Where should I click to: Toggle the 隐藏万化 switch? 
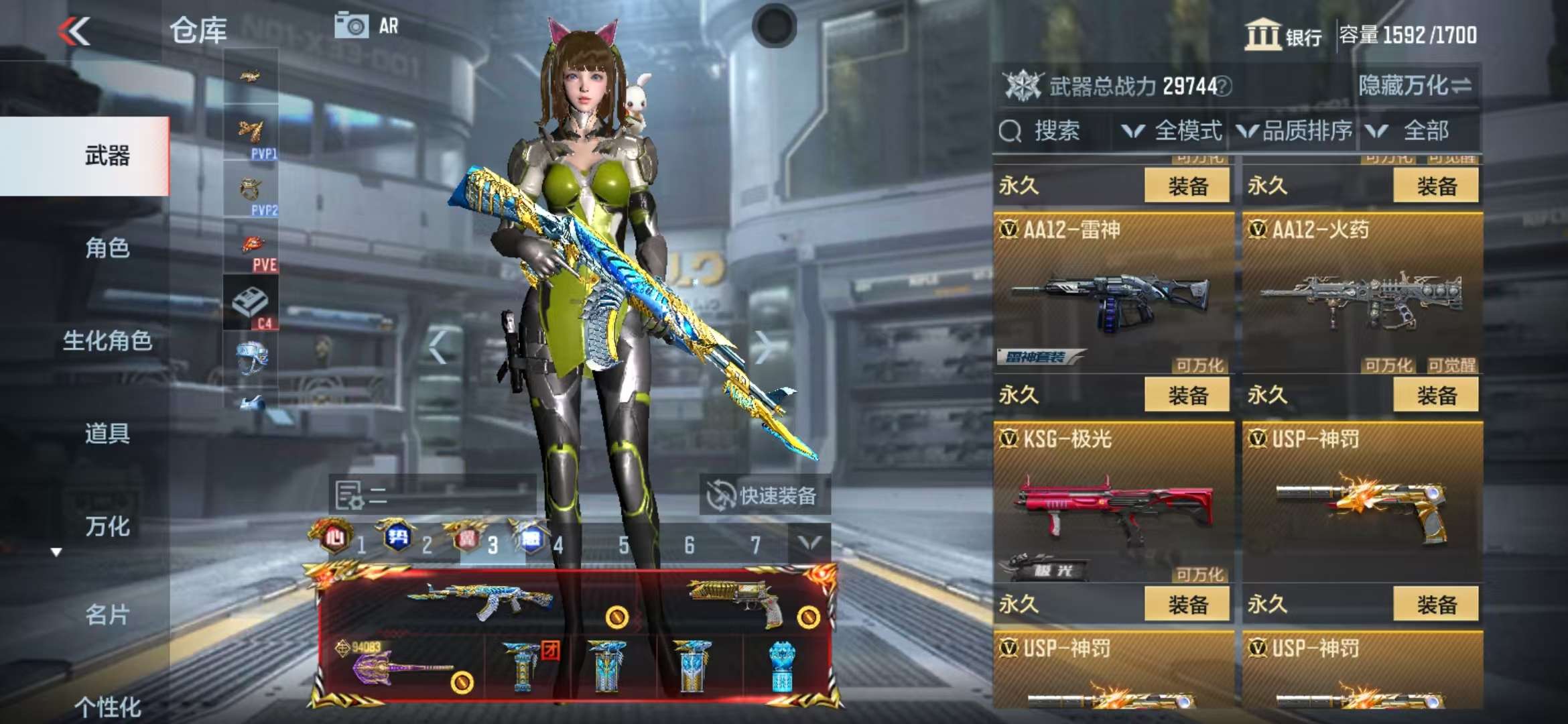1414,86
